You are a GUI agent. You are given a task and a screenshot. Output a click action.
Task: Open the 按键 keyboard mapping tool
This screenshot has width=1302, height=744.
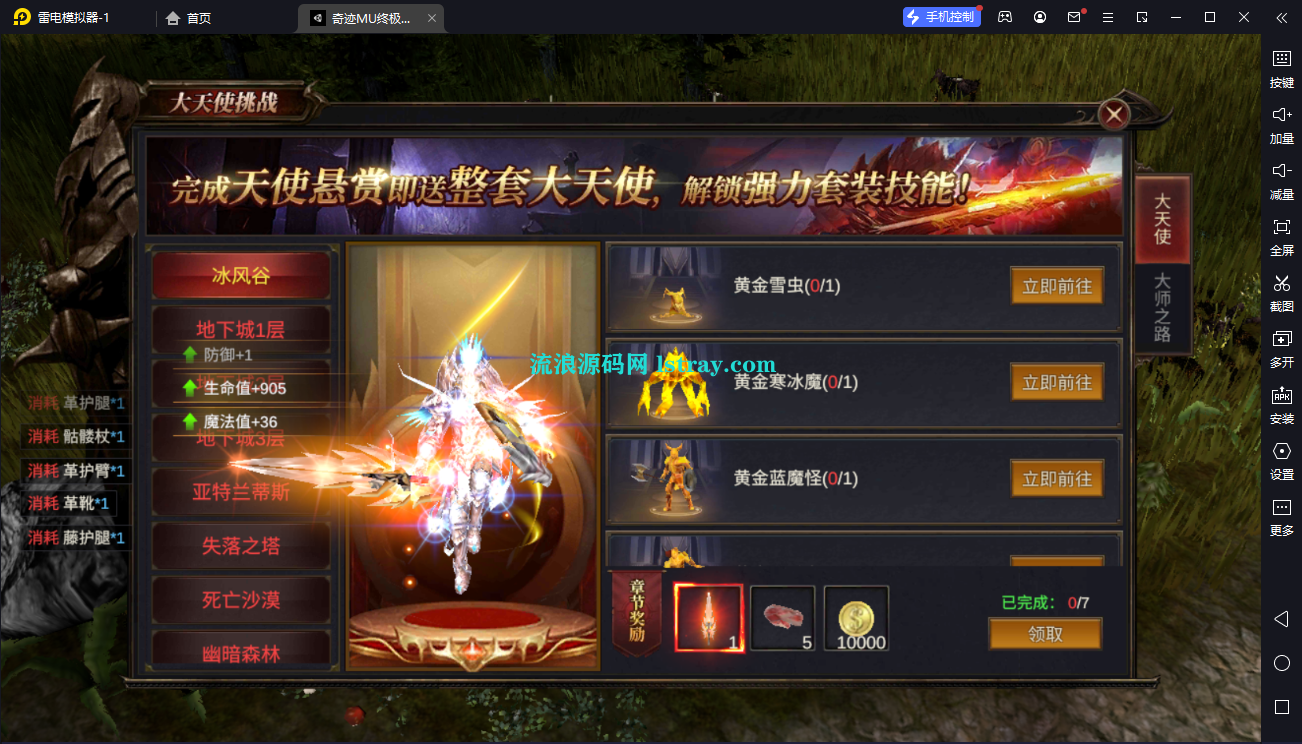click(x=1281, y=68)
